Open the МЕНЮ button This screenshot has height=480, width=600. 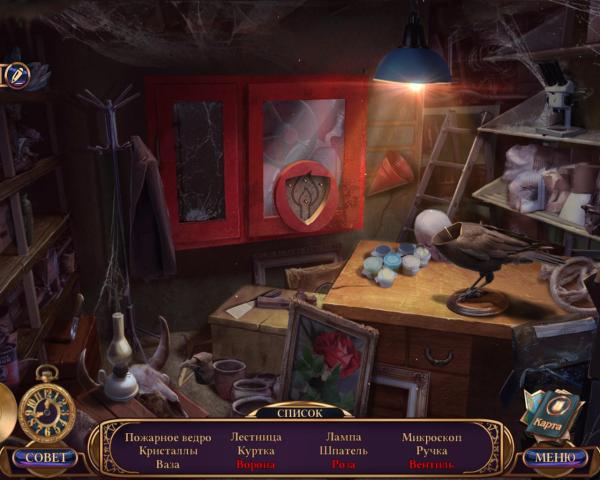point(553,458)
